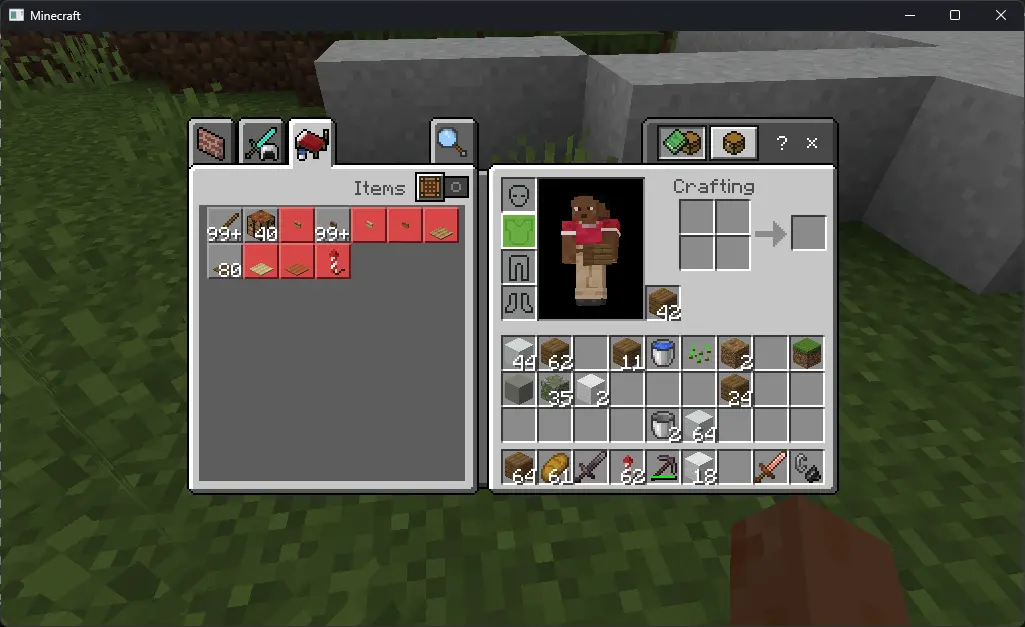Switch to the brick blocks recipe tab
Image resolution: width=1025 pixels, height=627 pixels.
tap(211, 145)
